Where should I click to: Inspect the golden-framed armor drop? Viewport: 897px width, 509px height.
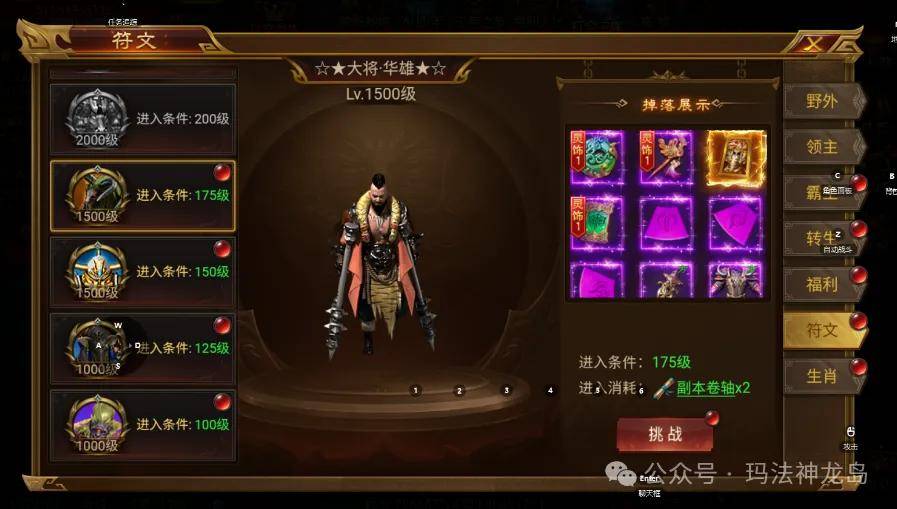click(x=735, y=157)
